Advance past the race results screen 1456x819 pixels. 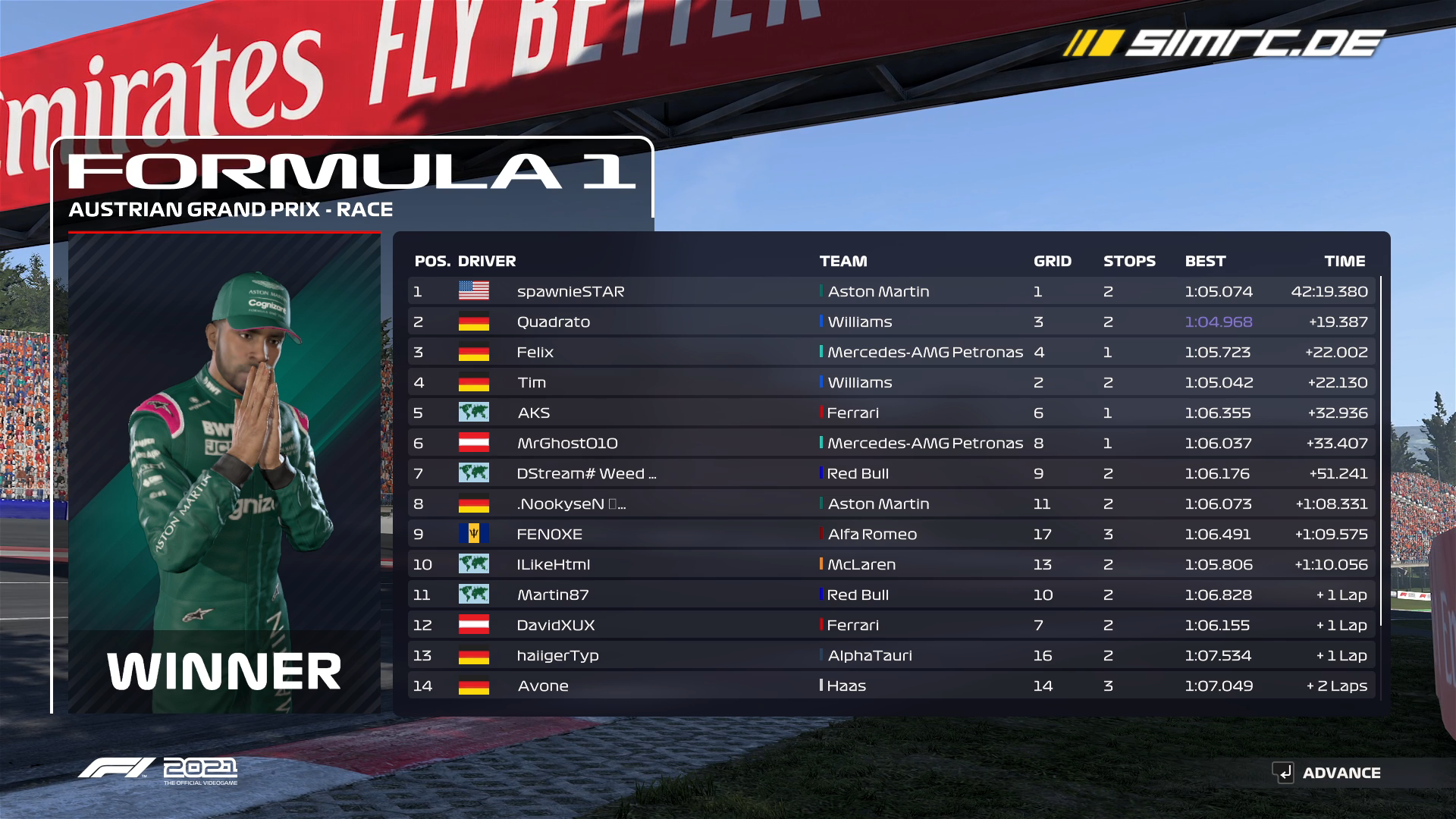point(1327,773)
